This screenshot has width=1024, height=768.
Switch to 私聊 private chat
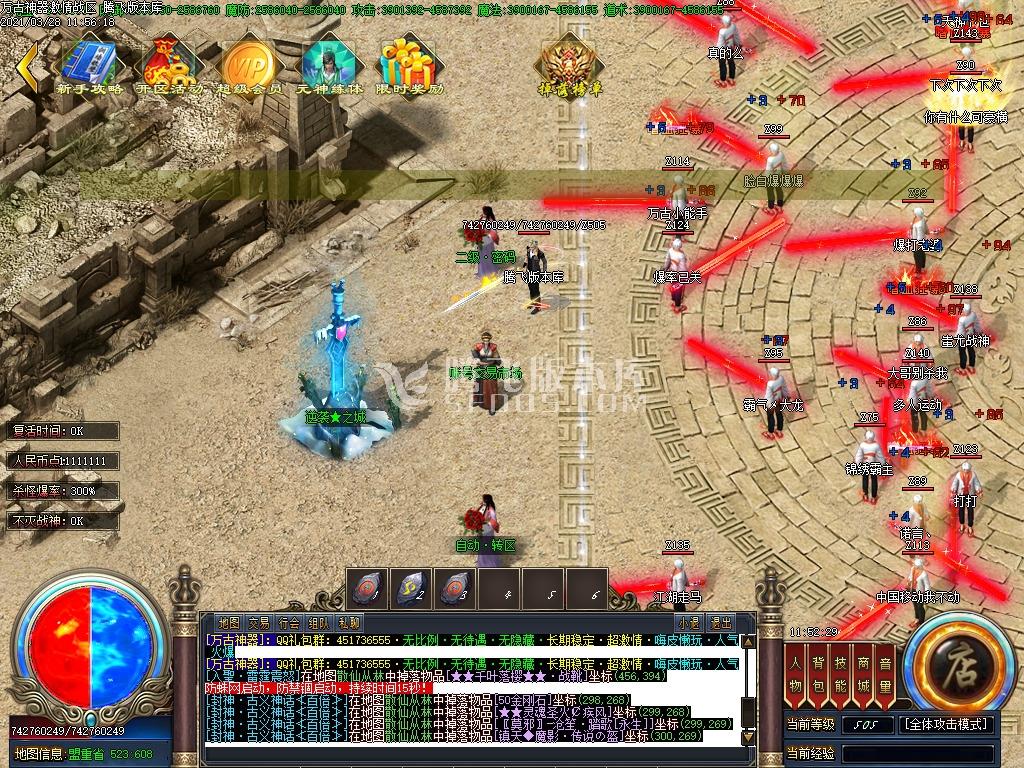(x=349, y=622)
